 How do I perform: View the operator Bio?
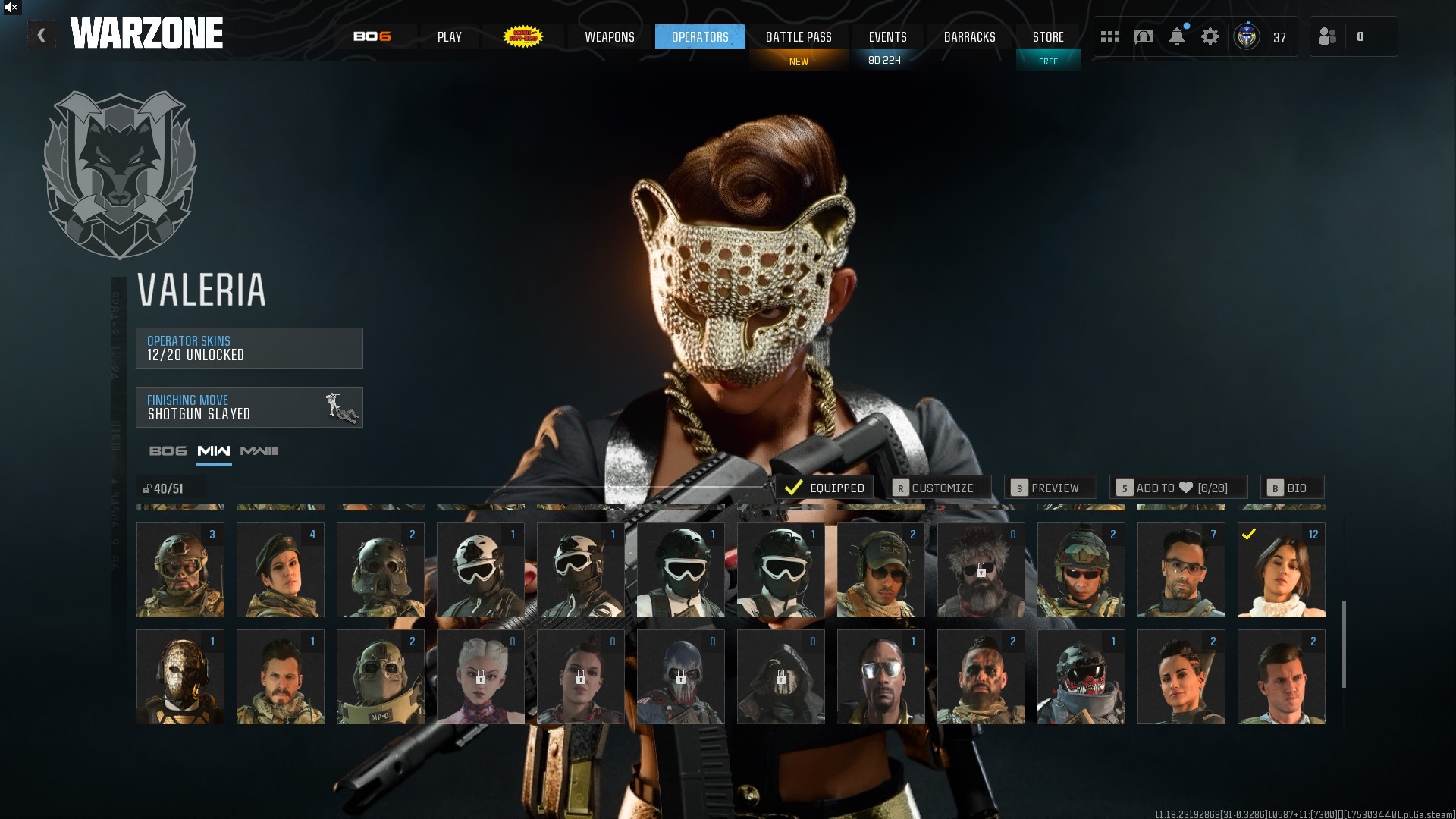point(1291,488)
